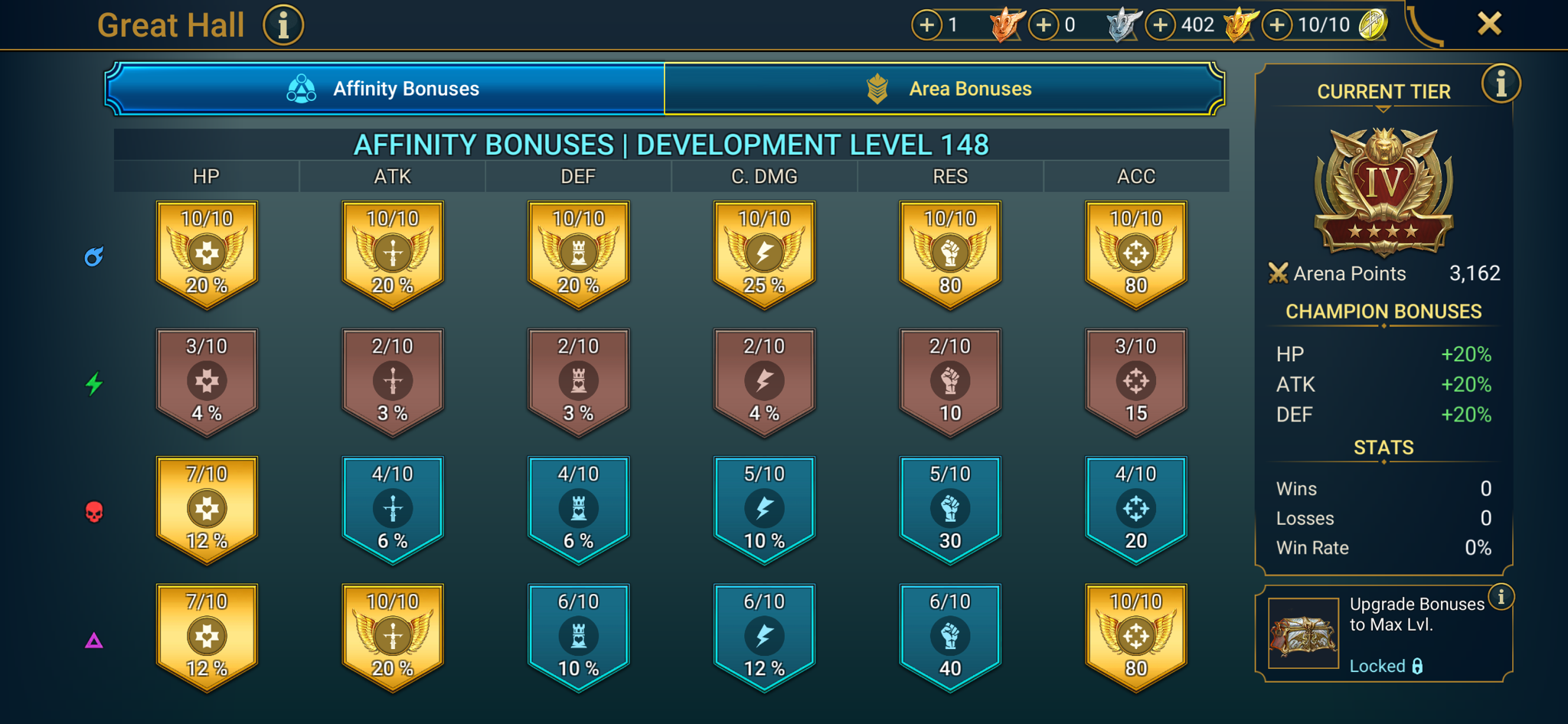This screenshot has height=724, width=1568.
Task: Open the Current Tier info popup
Action: click(1502, 84)
